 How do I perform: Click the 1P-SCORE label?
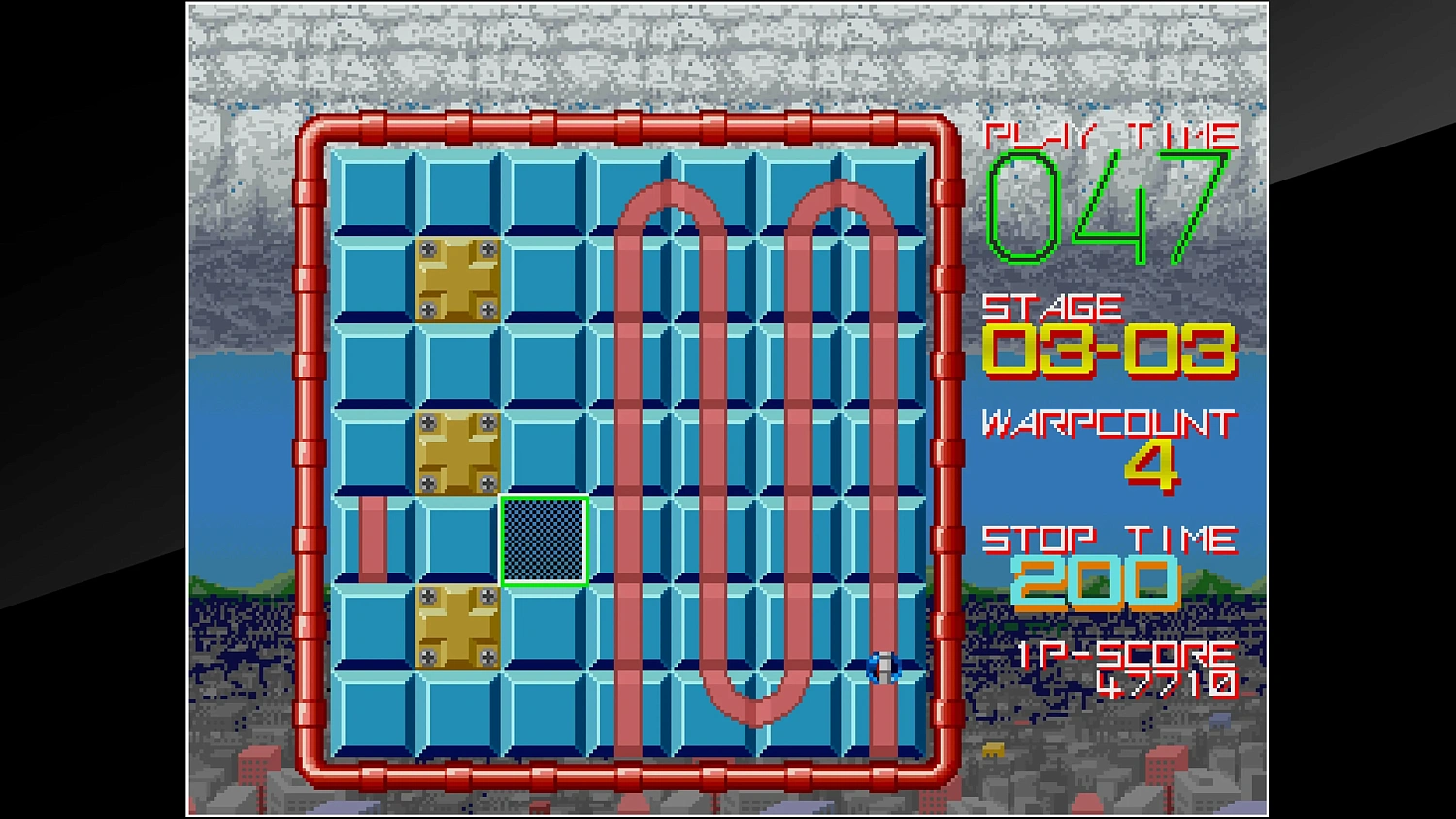[x=1126, y=653]
